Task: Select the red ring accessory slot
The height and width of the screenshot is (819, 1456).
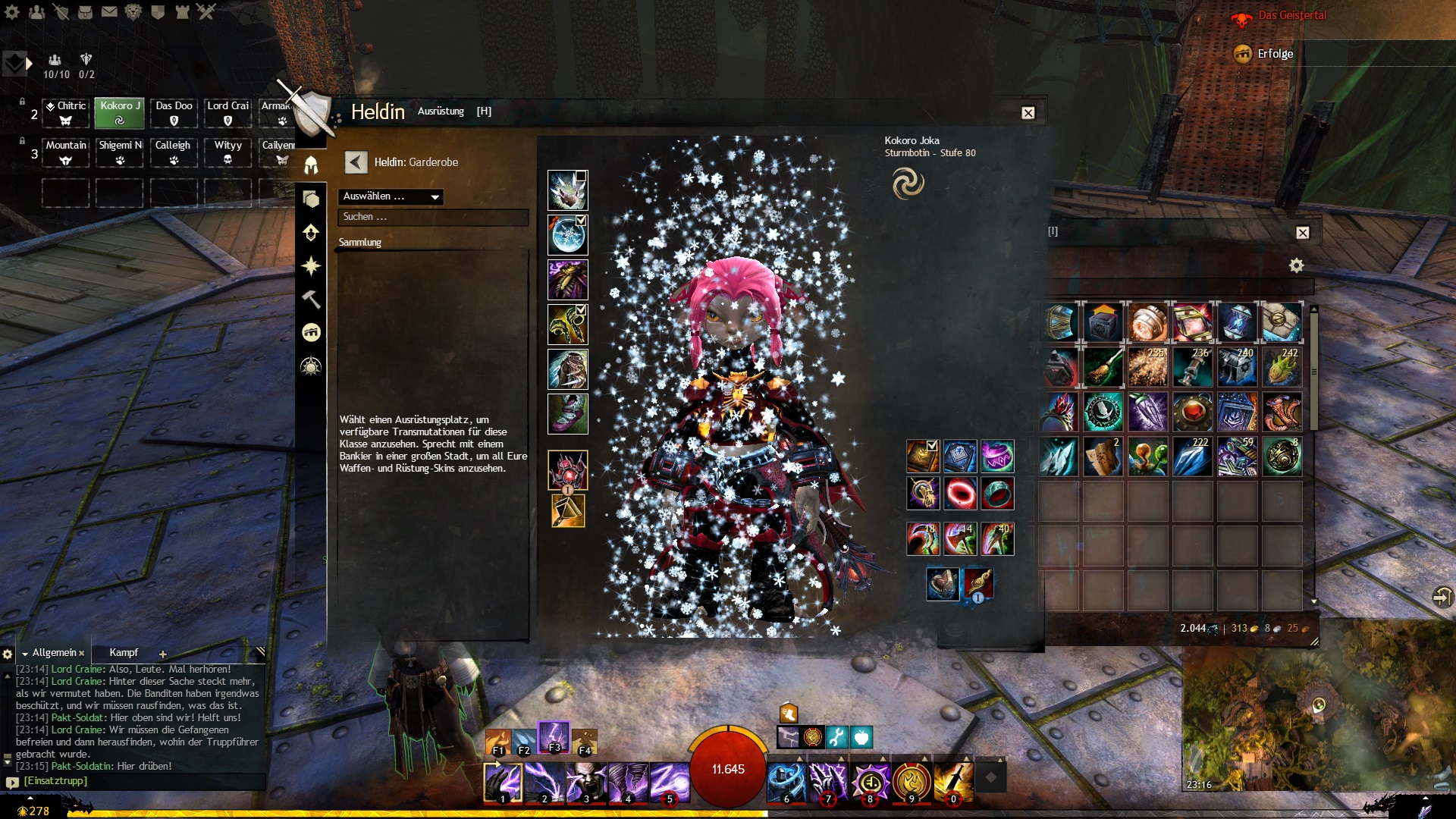Action: [x=959, y=494]
